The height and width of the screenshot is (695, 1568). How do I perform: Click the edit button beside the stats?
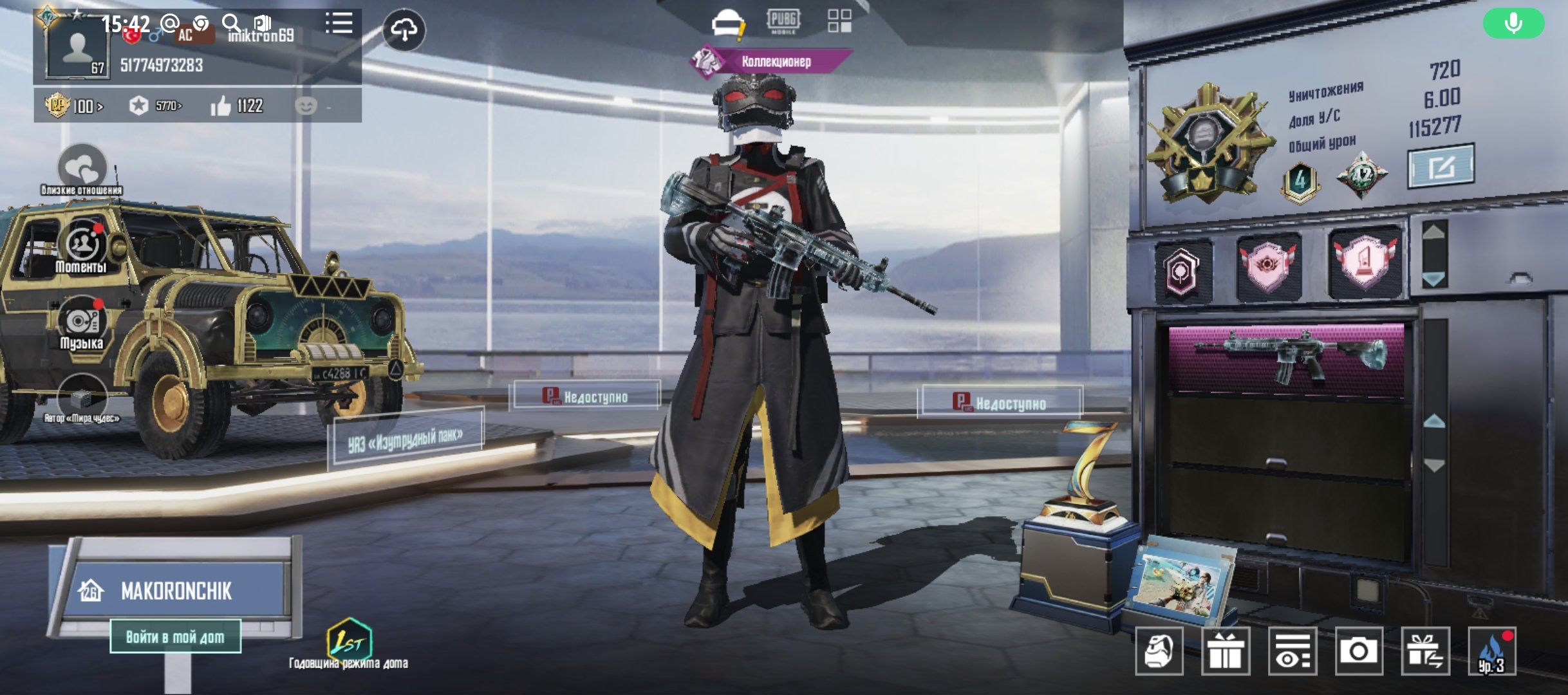(x=1441, y=166)
